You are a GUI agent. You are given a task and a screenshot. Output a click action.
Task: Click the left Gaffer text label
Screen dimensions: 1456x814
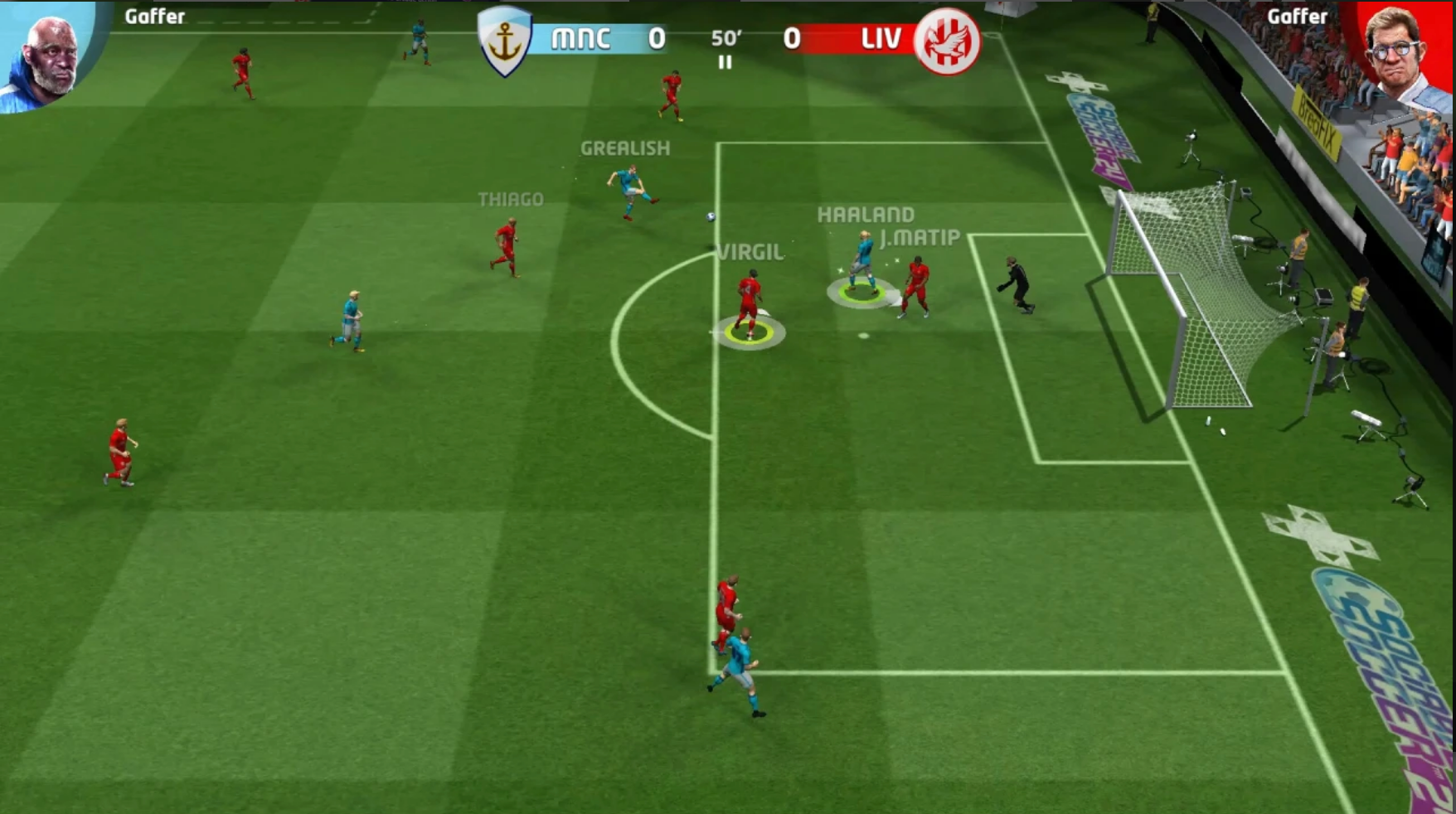click(x=154, y=15)
